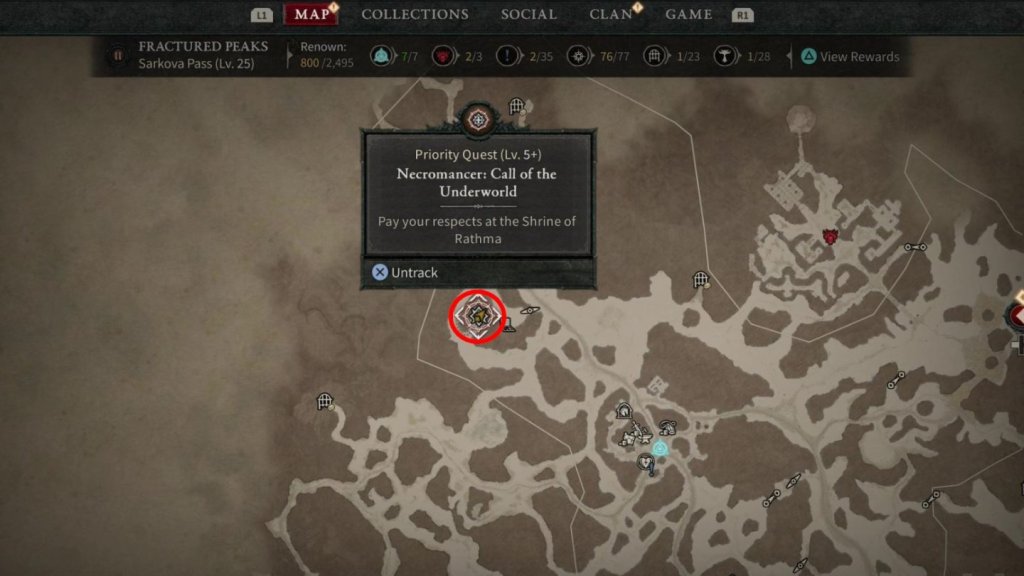The image size is (1024, 576).
Task: Select the dungeon gate marker beside the tooltip emblem
Action: [516, 106]
